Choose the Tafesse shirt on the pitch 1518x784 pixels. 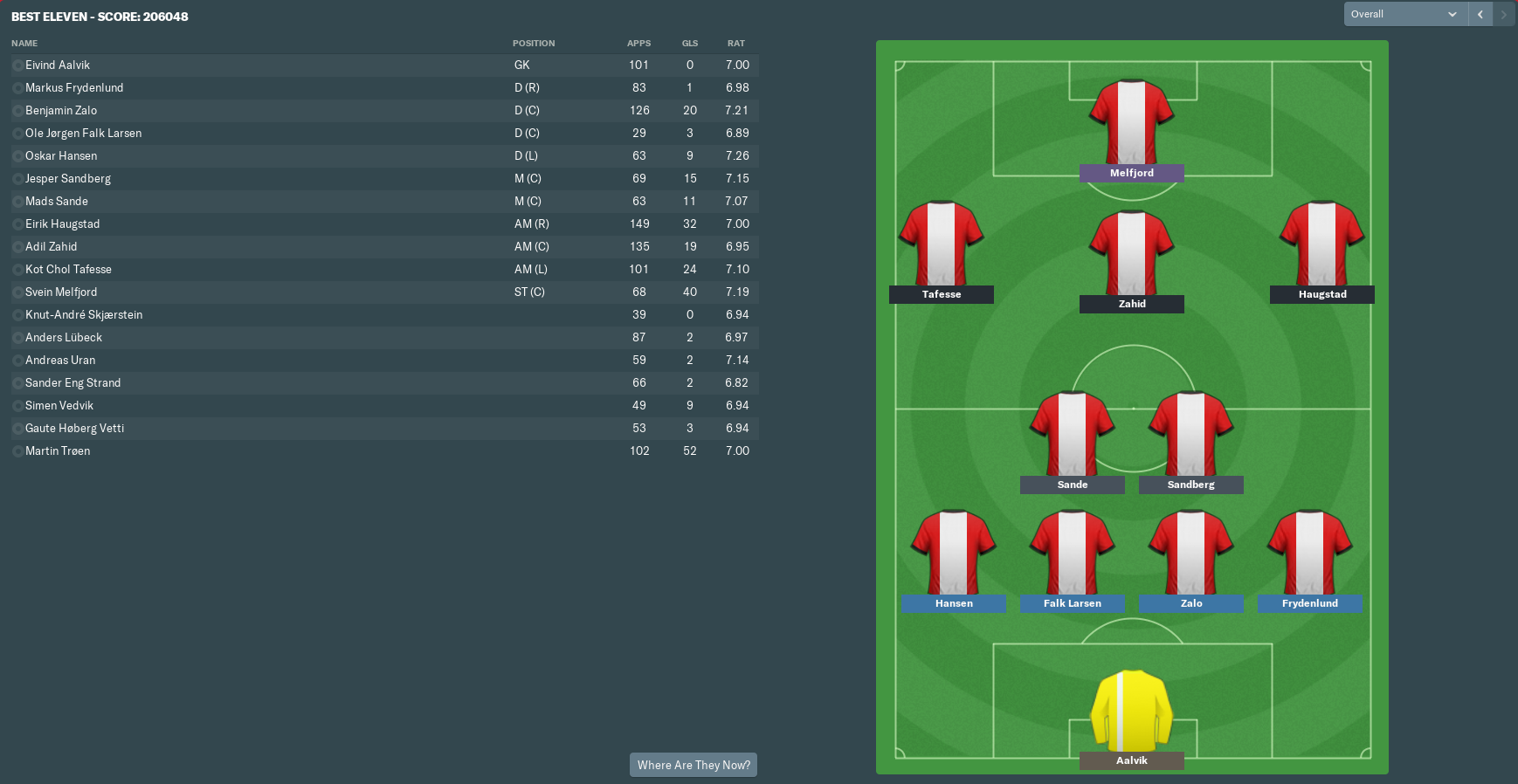pyautogui.click(x=941, y=244)
